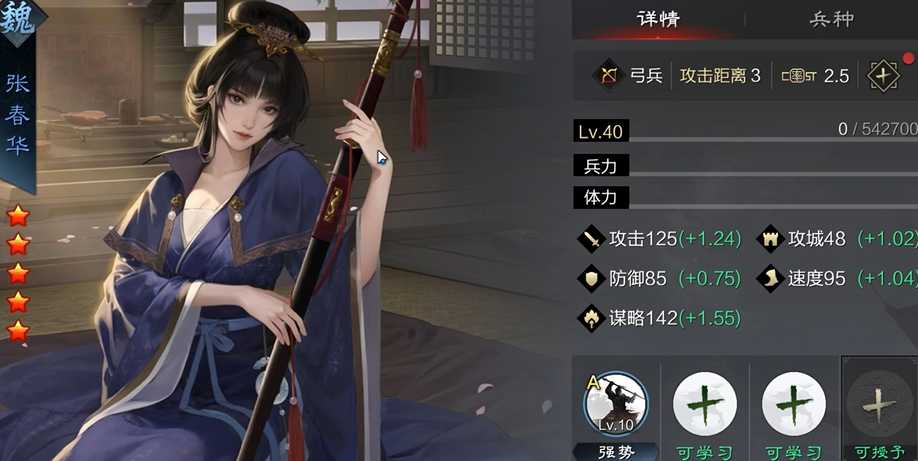Switch to the 详情 details tab
The image size is (918, 461).
(658, 19)
